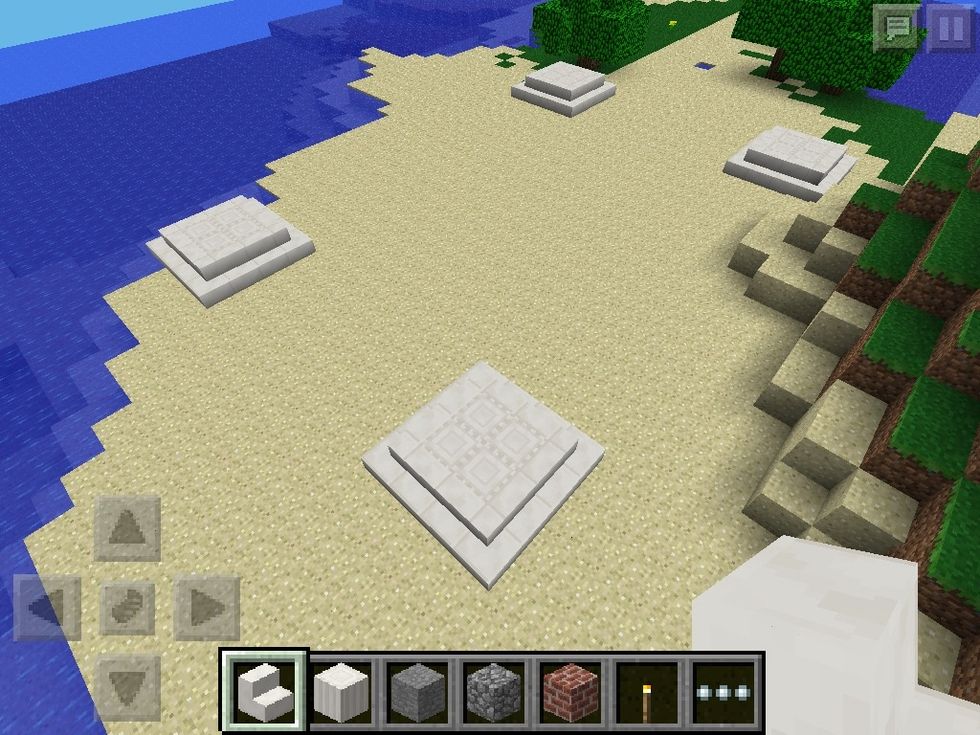The width and height of the screenshot is (980, 735).
Task: Tap the move backward arrow
Action: pyautogui.click(x=127, y=687)
